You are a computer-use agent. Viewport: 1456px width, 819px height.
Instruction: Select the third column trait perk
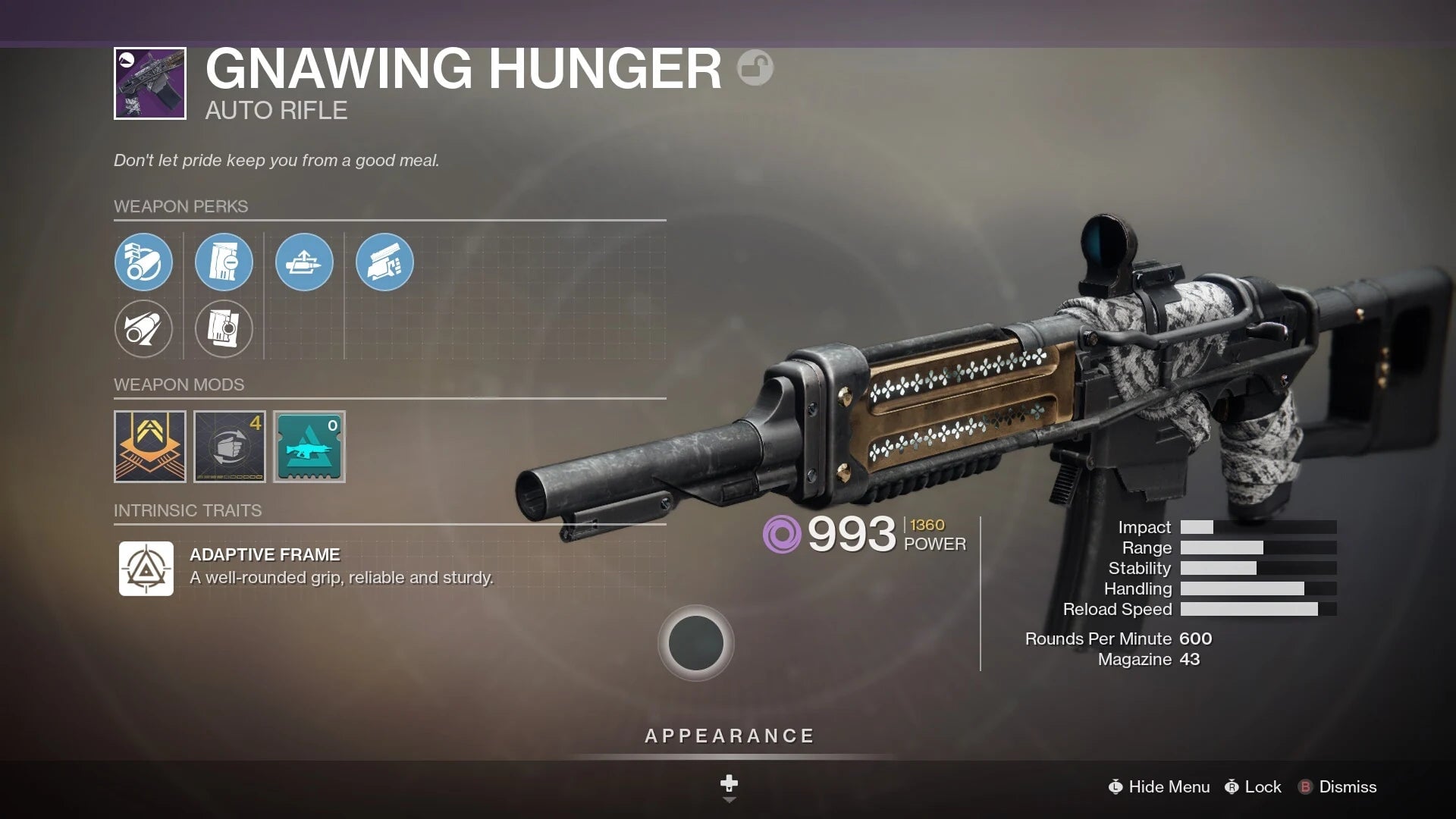(304, 262)
